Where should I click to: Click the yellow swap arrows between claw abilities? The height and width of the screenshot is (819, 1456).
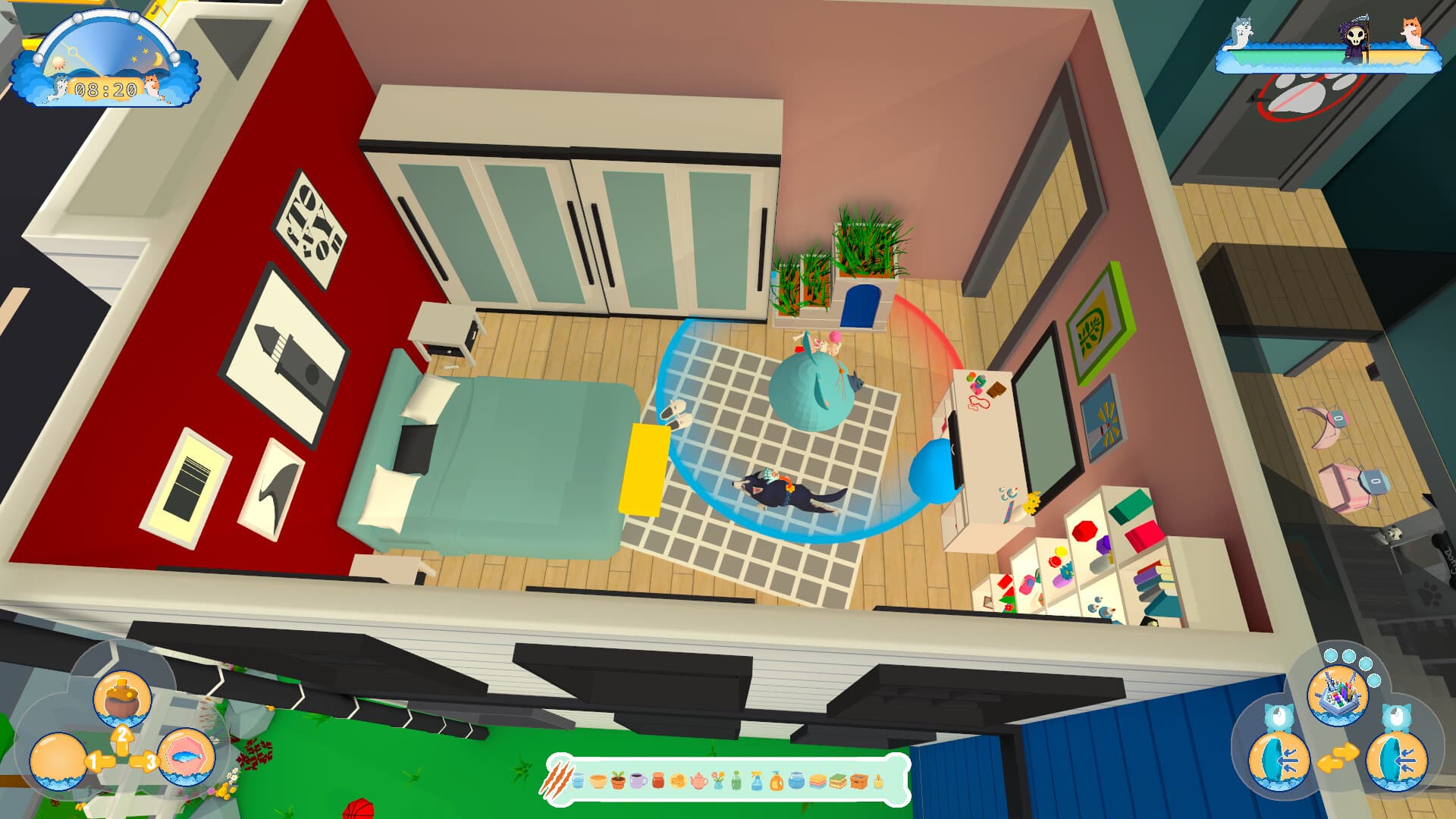click(1338, 758)
